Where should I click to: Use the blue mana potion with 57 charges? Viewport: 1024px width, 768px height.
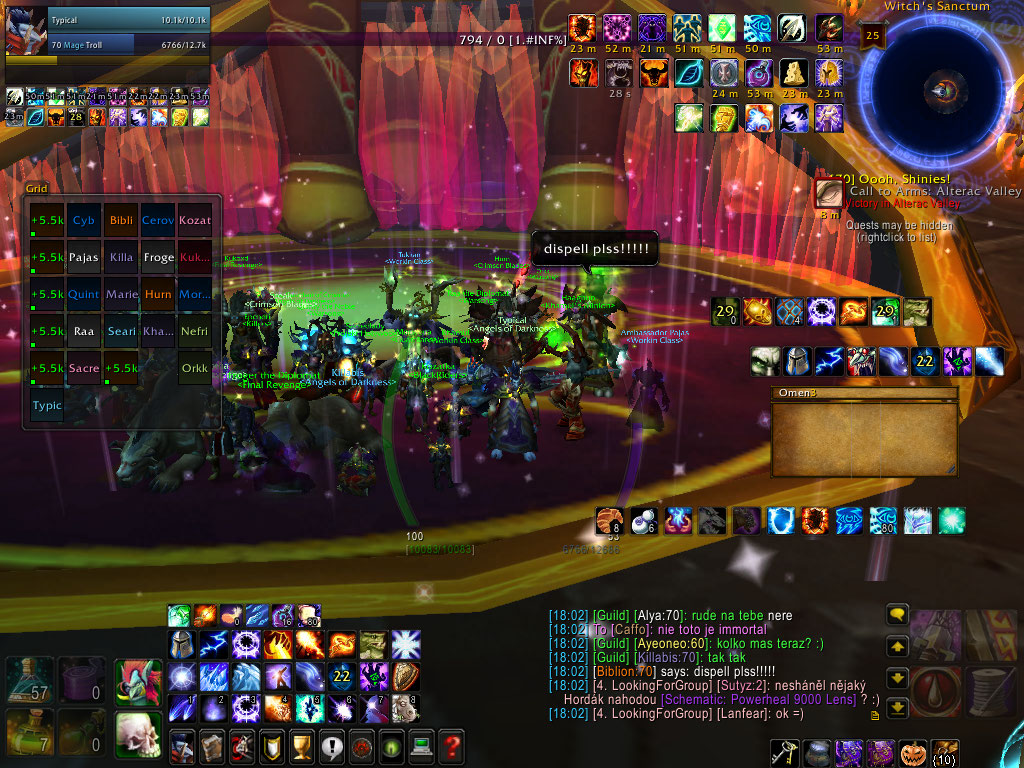(28, 681)
